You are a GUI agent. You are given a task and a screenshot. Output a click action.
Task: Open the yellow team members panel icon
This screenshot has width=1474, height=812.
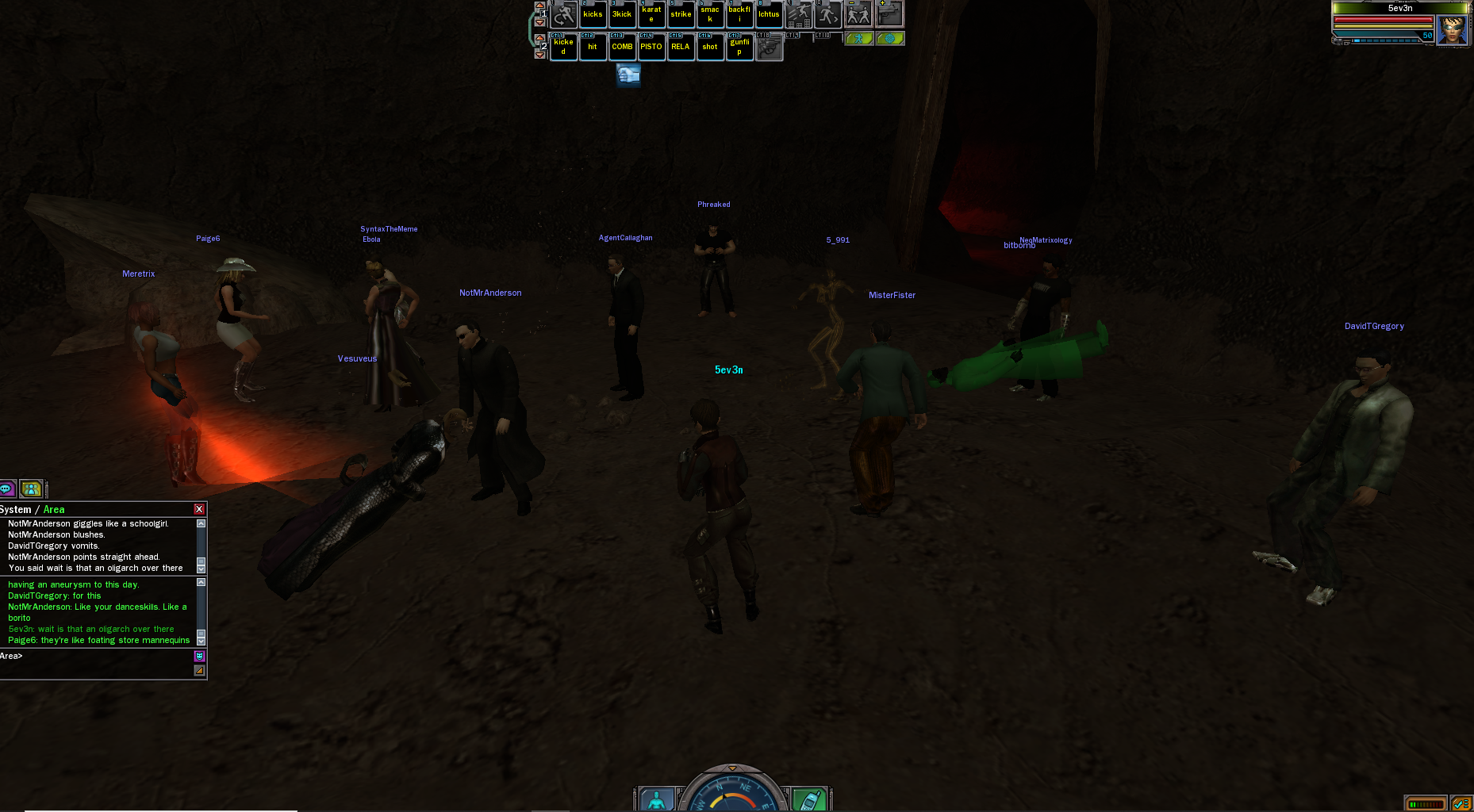coord(31,488)
